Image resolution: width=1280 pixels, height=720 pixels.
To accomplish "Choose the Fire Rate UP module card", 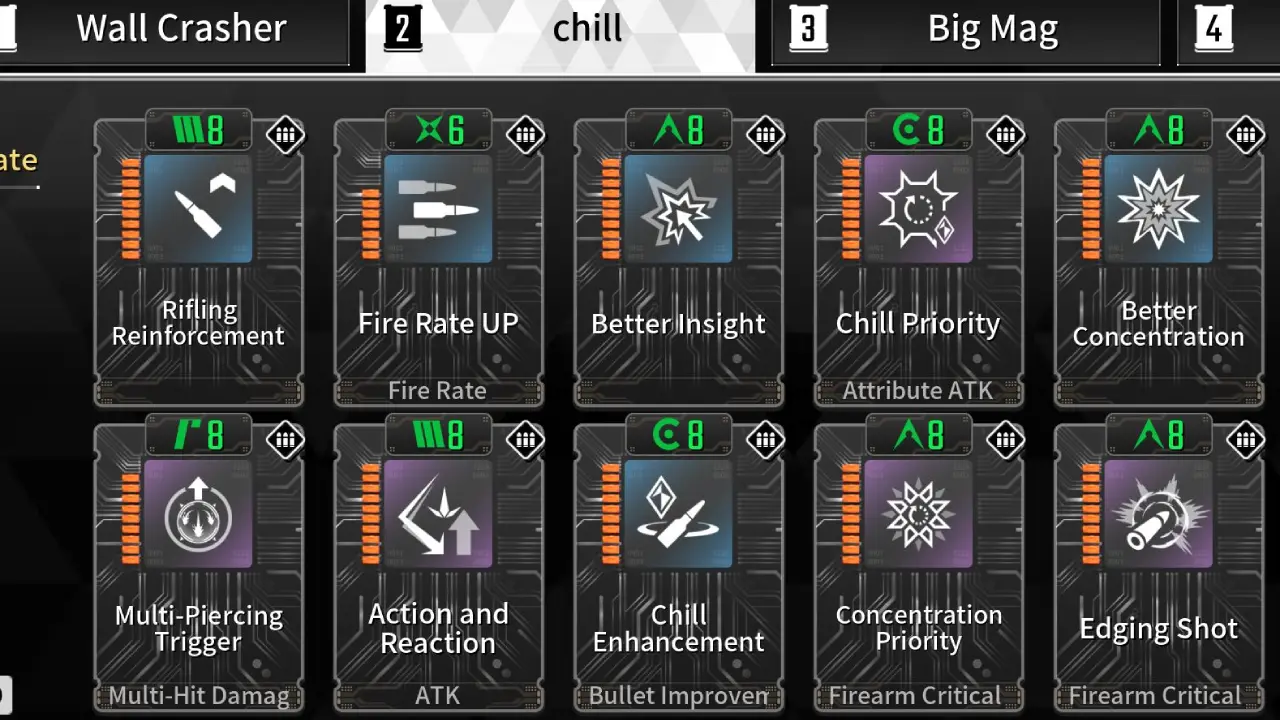I will click(438, 260).
